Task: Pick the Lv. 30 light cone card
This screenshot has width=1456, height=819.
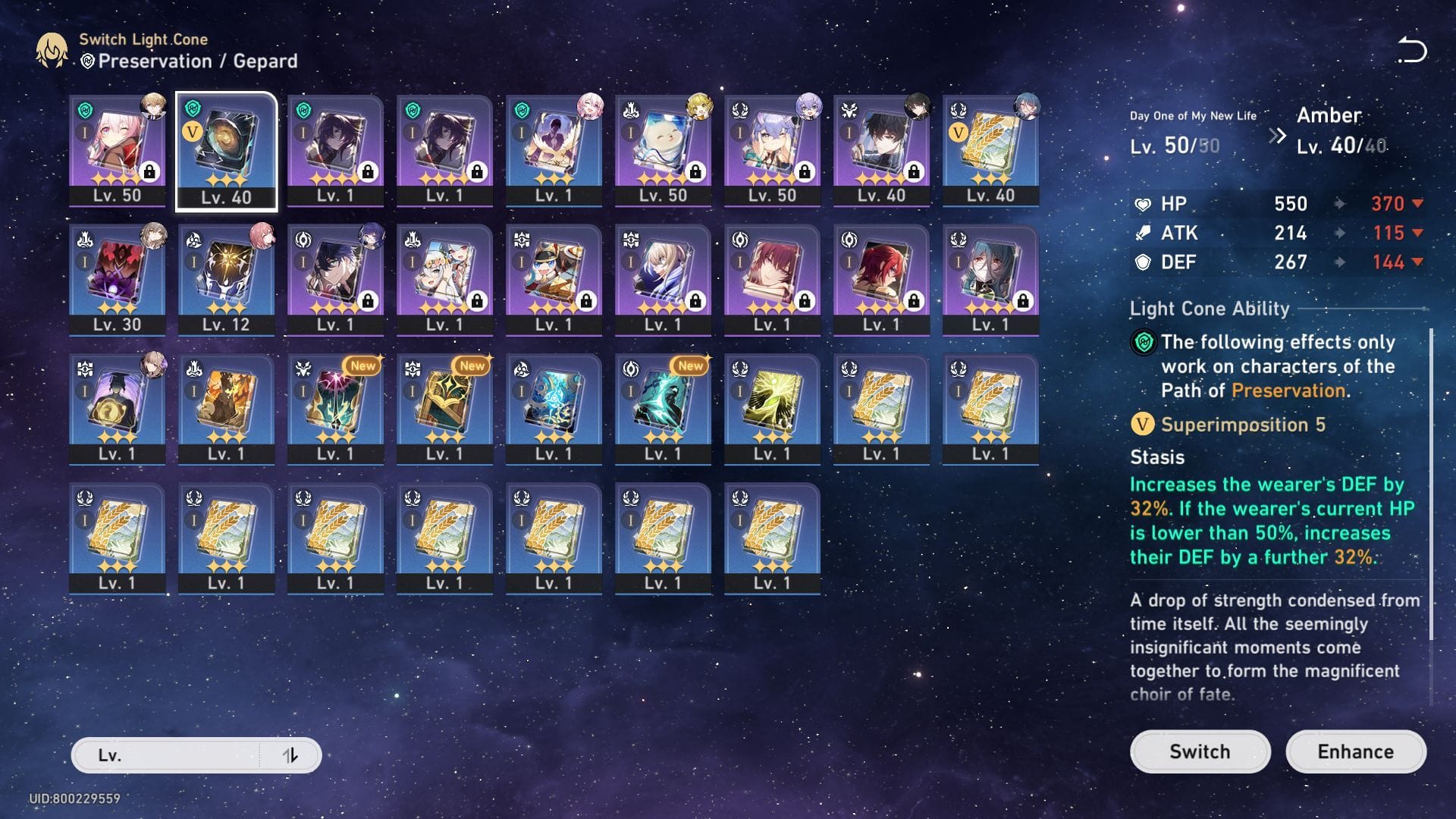Action: pos(118,279)
